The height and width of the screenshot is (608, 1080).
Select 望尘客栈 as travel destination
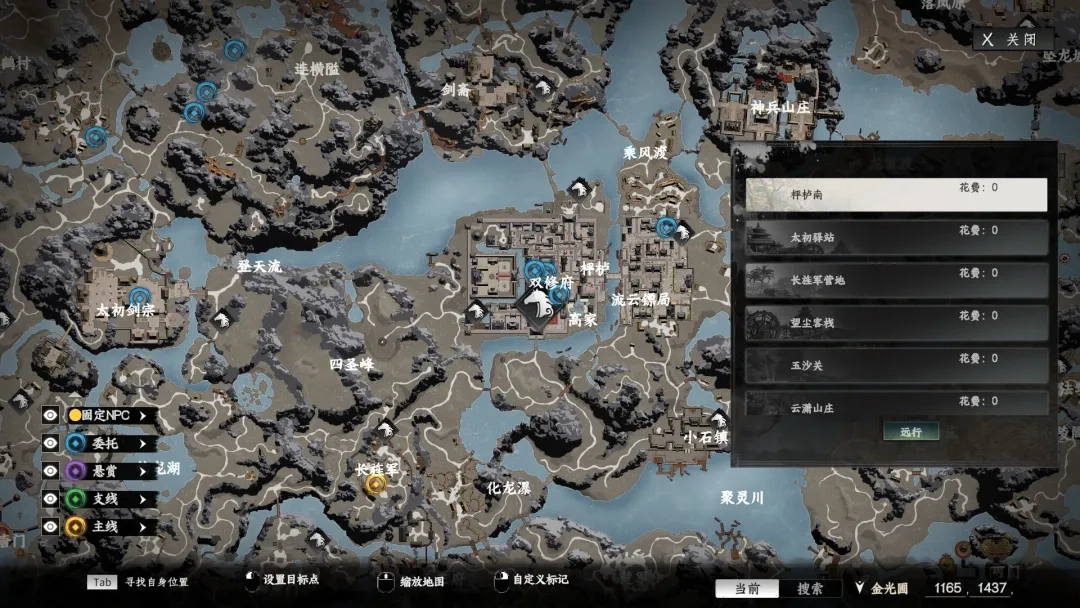pyautogui.click(x=896, y=323)
